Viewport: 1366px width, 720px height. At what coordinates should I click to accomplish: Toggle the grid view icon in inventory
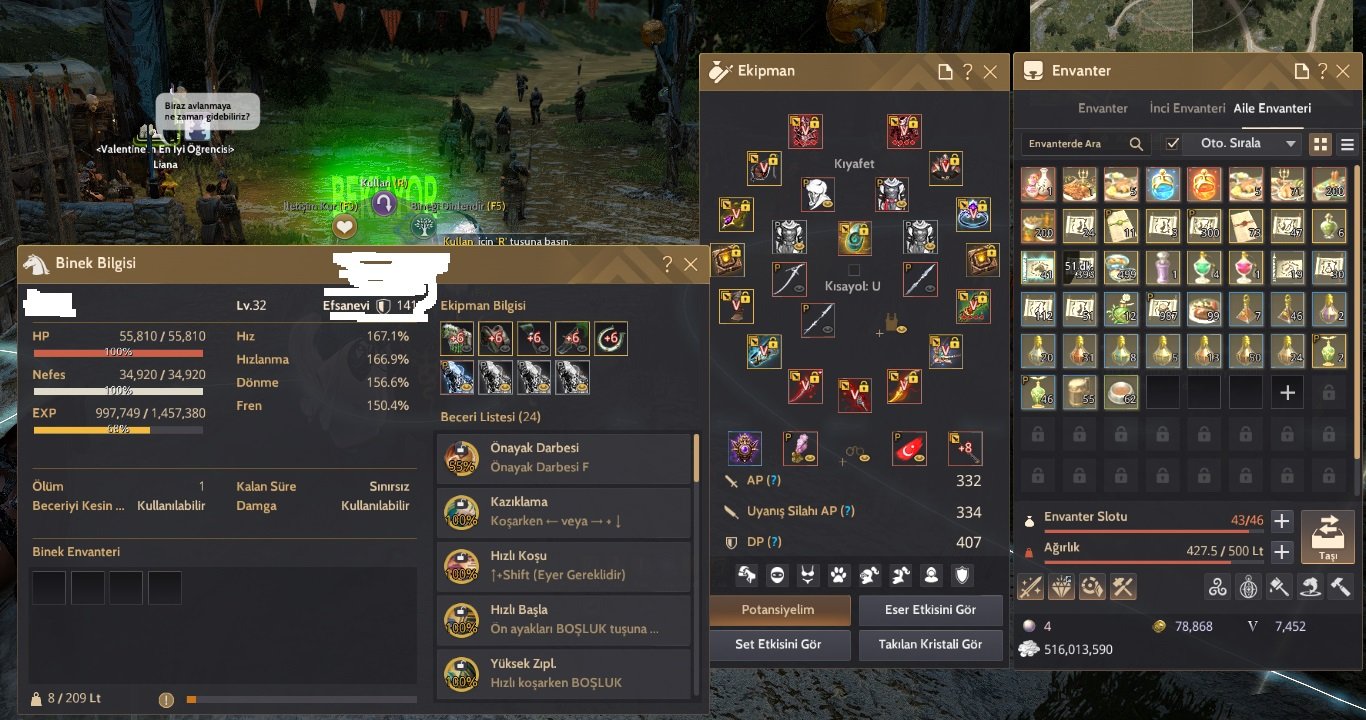tap(1320, 143)
